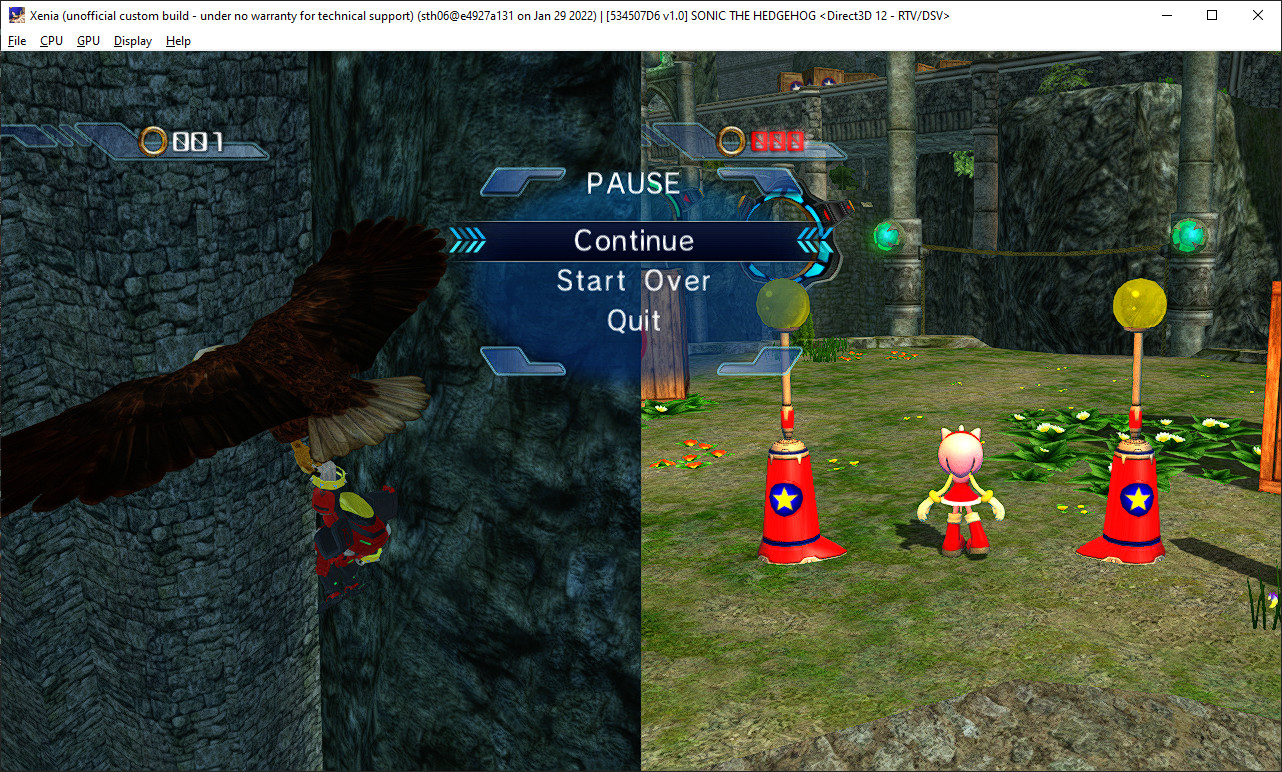
Task: Click the blue emblem above the PAUSE title
Action: click(x=523, y=182)
